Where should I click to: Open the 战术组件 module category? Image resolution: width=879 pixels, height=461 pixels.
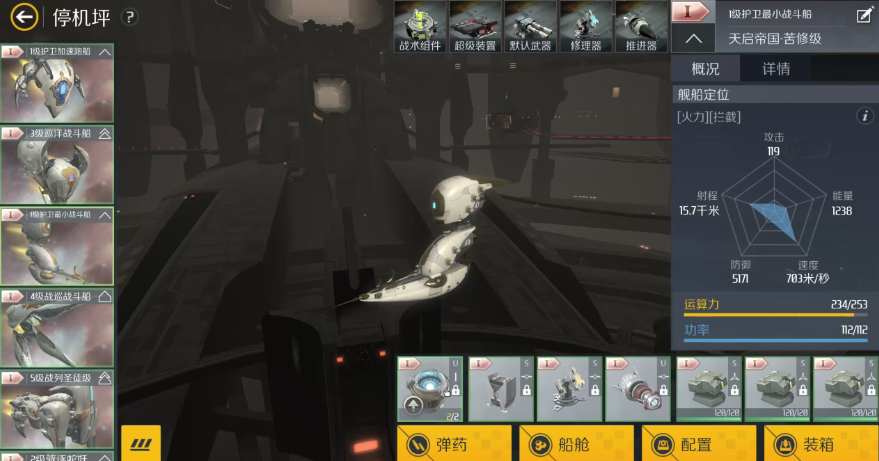(420, 26)
